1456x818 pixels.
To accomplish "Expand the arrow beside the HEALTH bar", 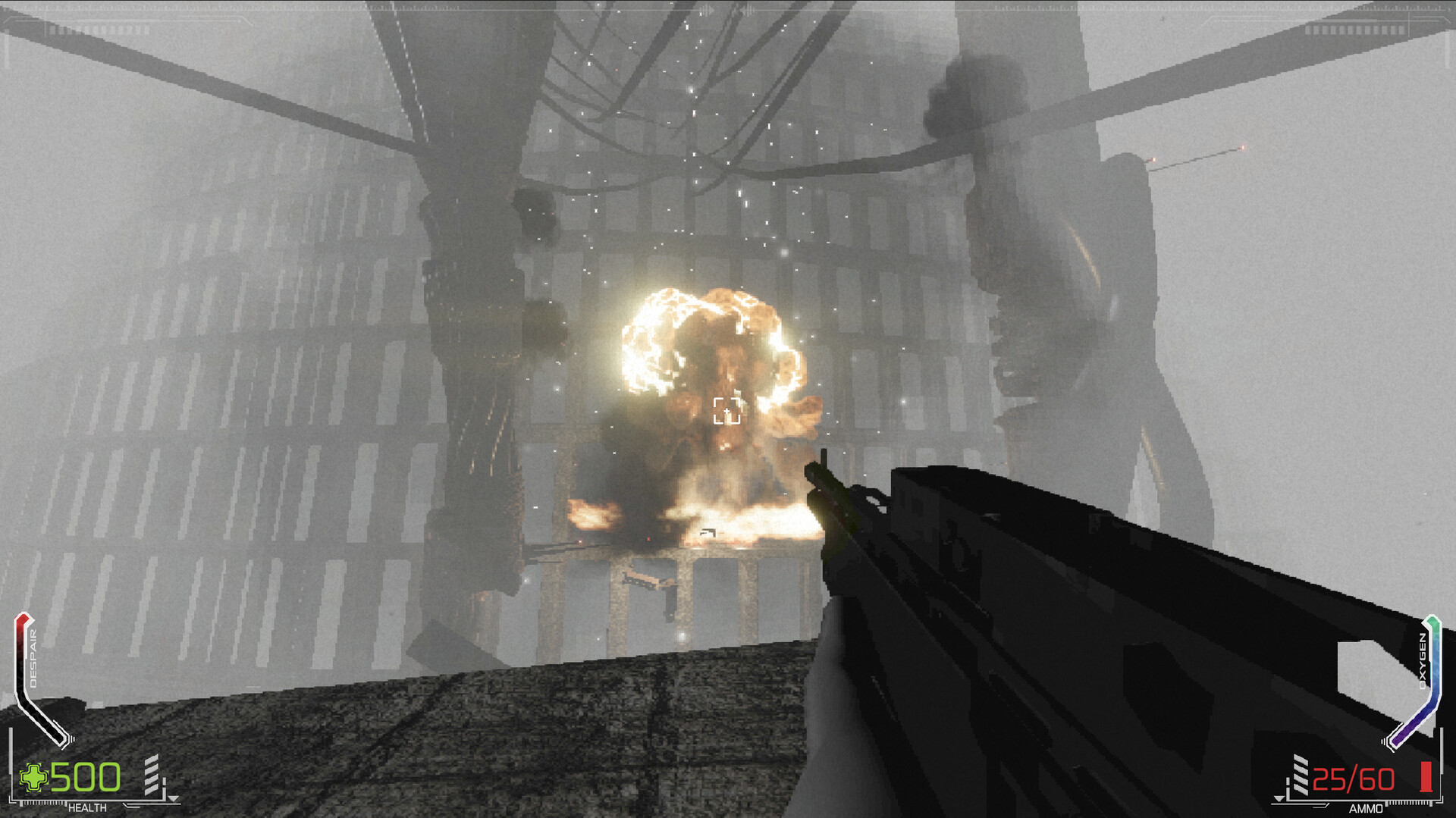I will pyautogui.click(x=174, y=797).
